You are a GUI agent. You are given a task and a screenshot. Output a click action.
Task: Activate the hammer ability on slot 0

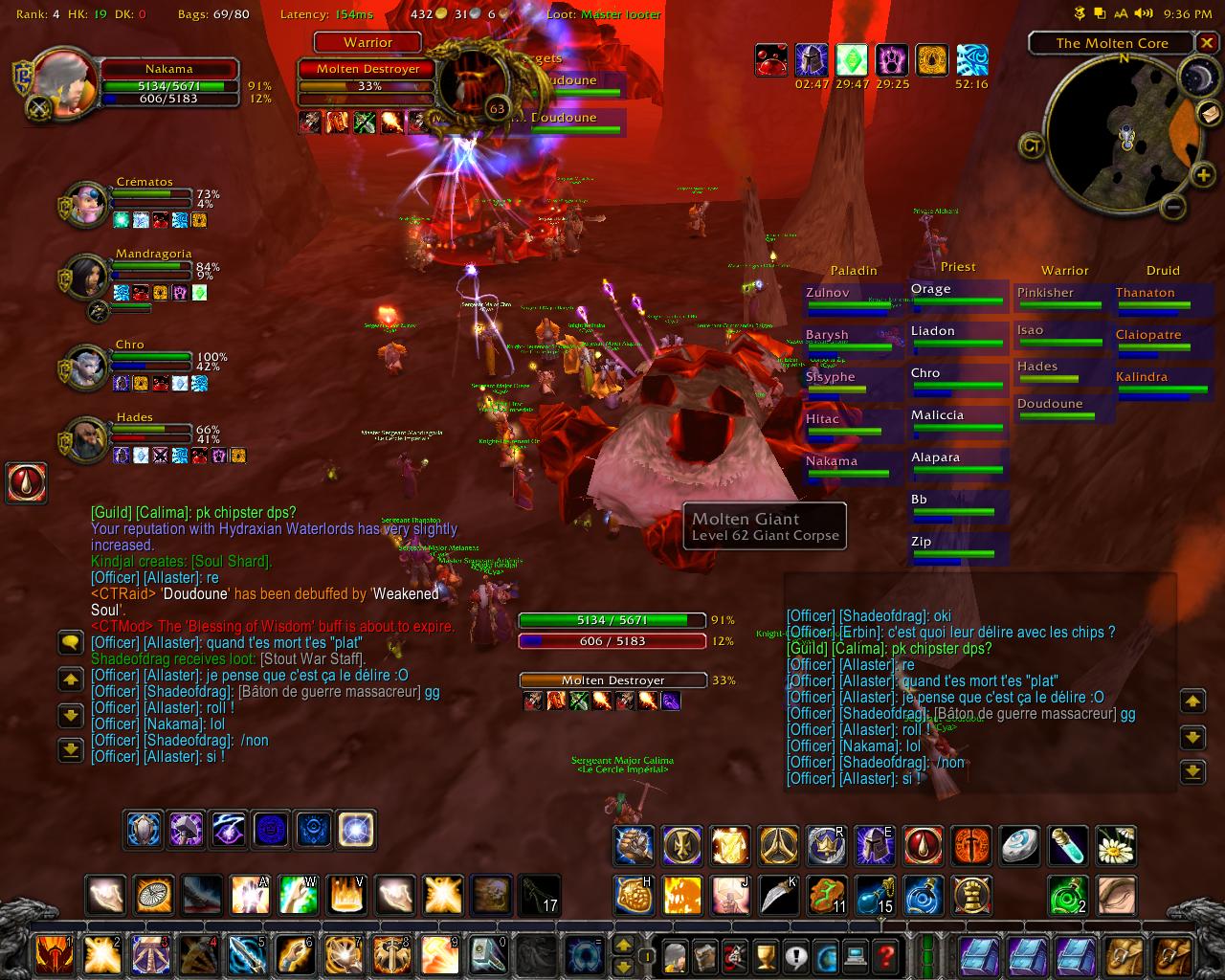(x=489, y=955)
